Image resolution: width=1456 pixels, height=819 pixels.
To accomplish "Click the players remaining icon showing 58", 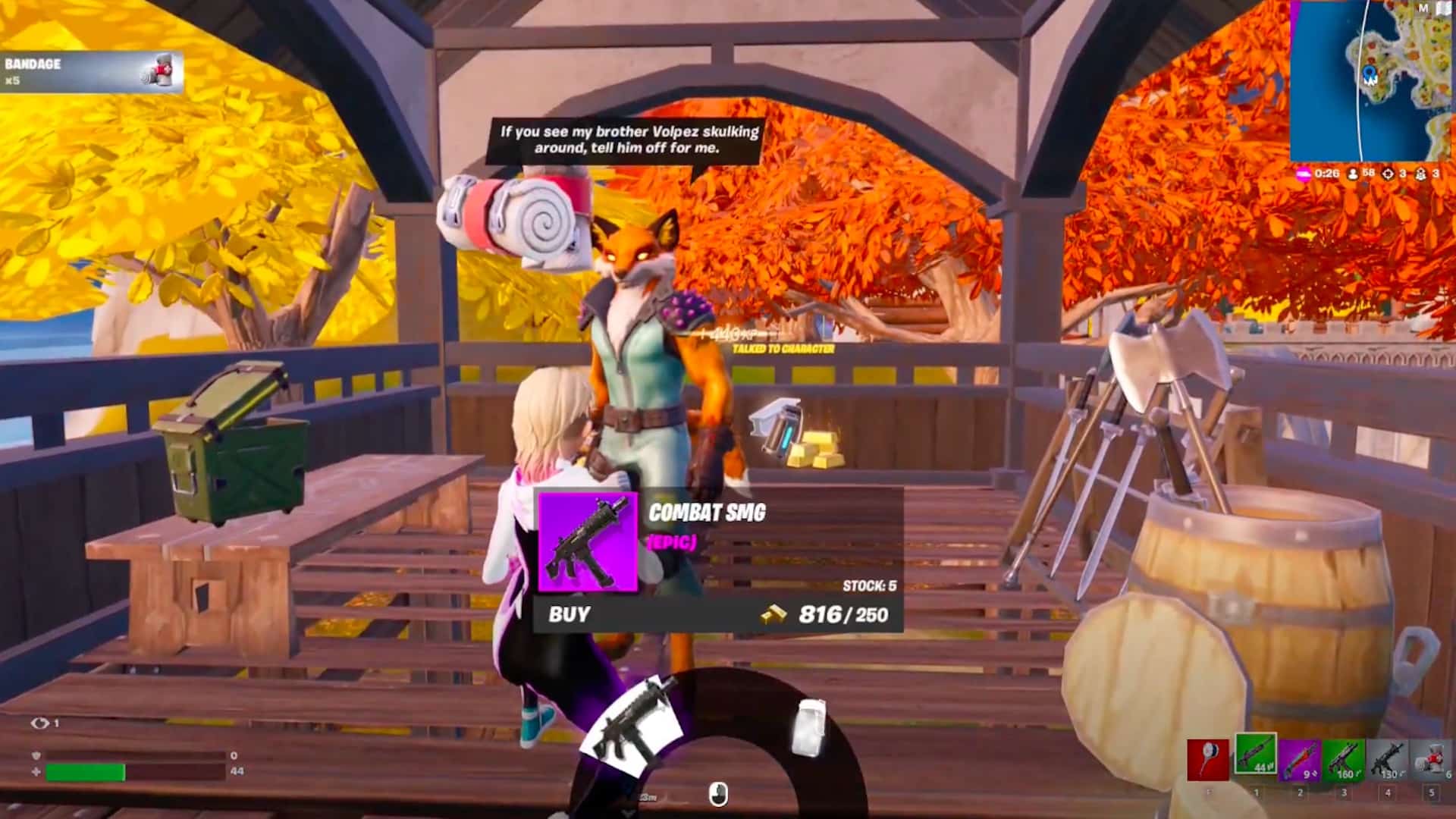I will point(1354,174).
